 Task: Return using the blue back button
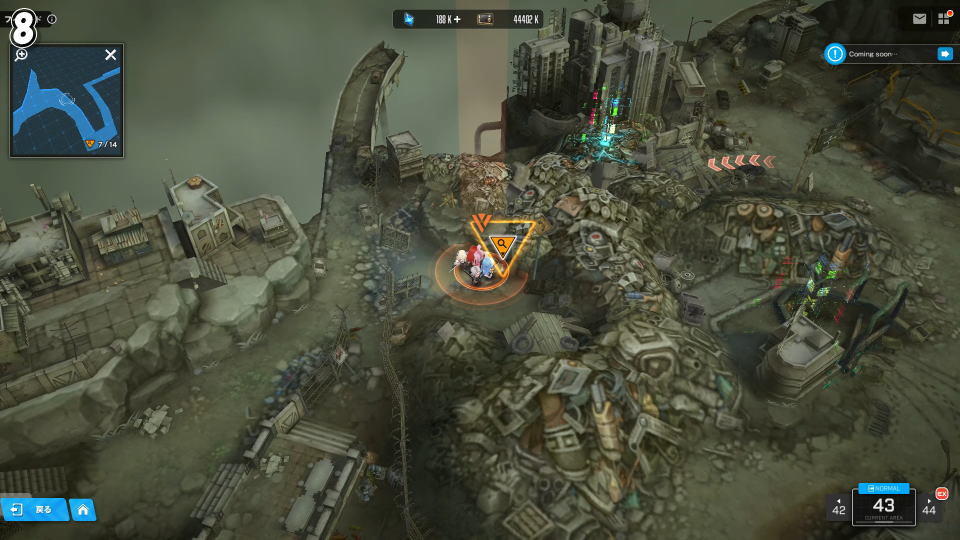click(x=34, y=509)
